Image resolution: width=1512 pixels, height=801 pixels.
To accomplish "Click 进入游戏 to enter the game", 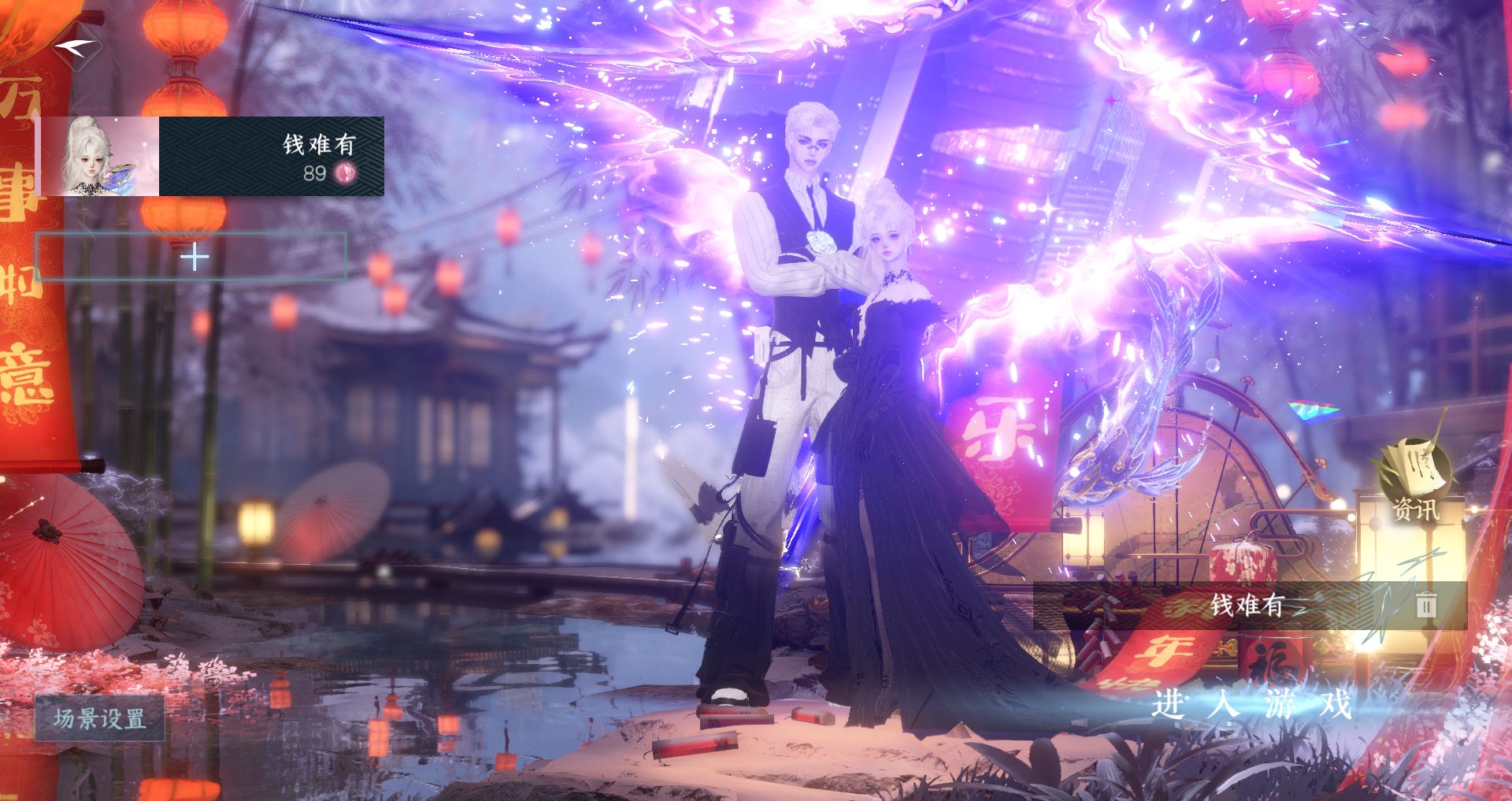I will tap(1252, 703).
